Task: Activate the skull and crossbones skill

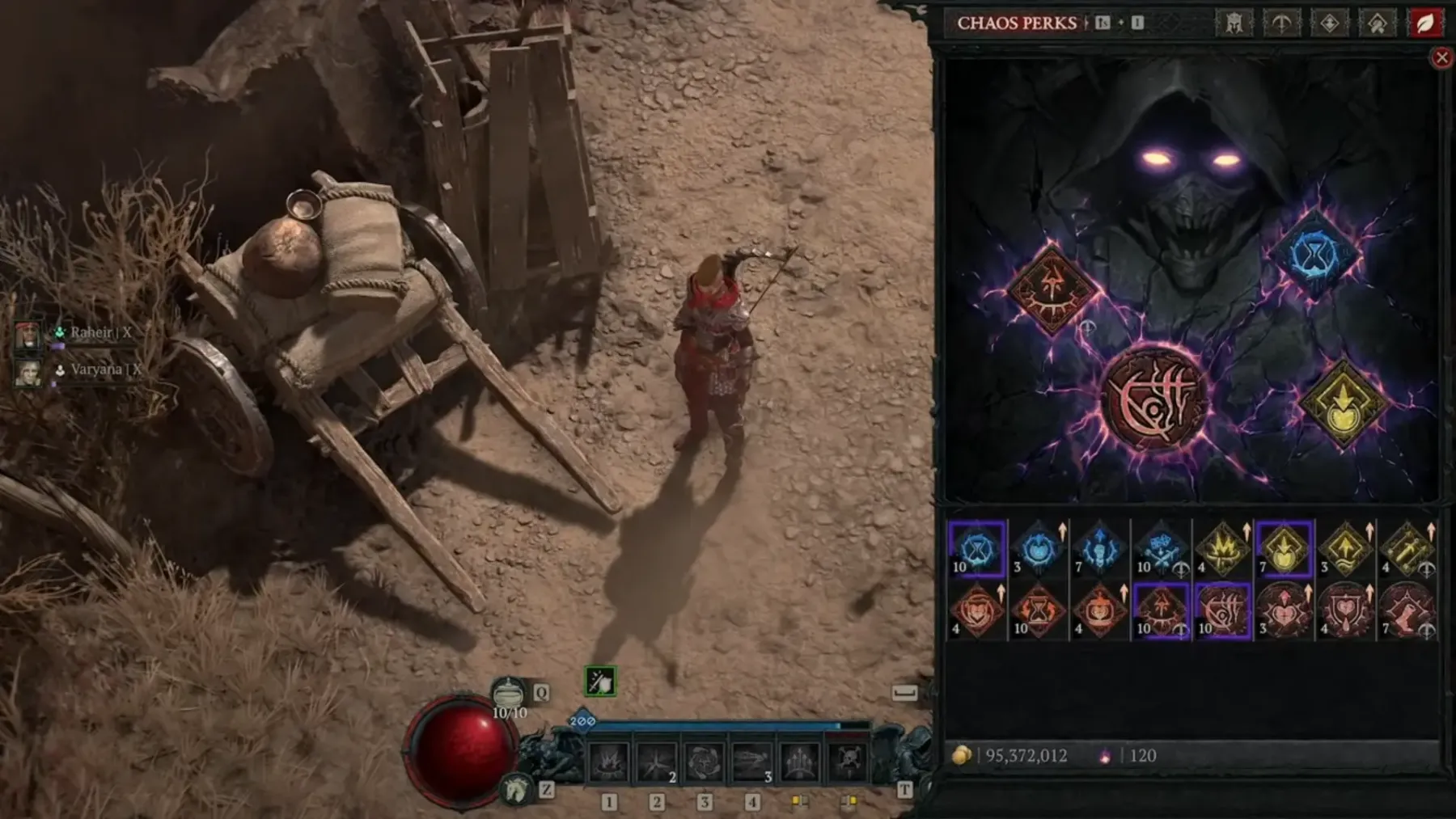Action: 848,762
